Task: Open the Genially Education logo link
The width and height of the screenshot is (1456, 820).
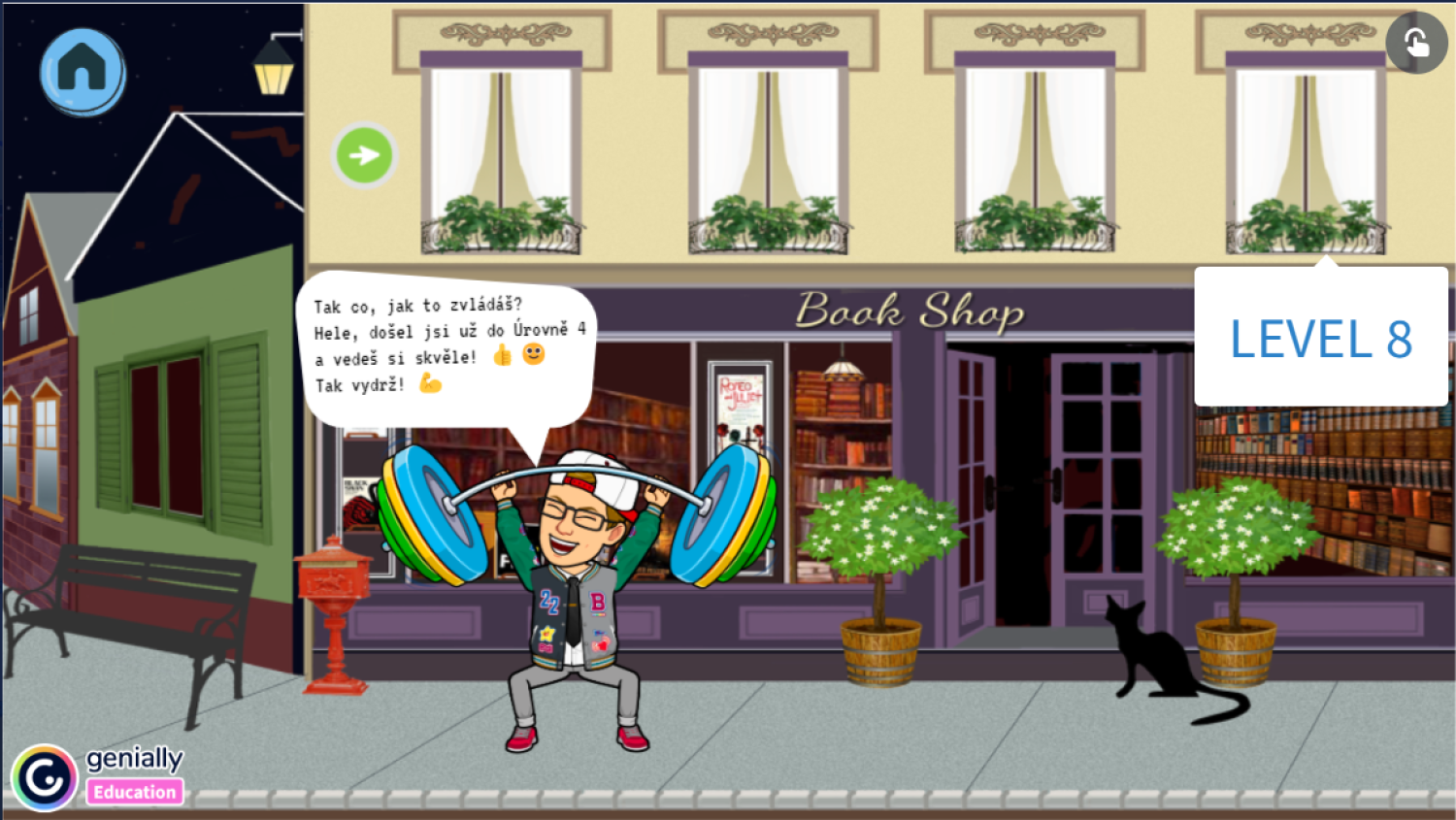Action: coord(97,776)
